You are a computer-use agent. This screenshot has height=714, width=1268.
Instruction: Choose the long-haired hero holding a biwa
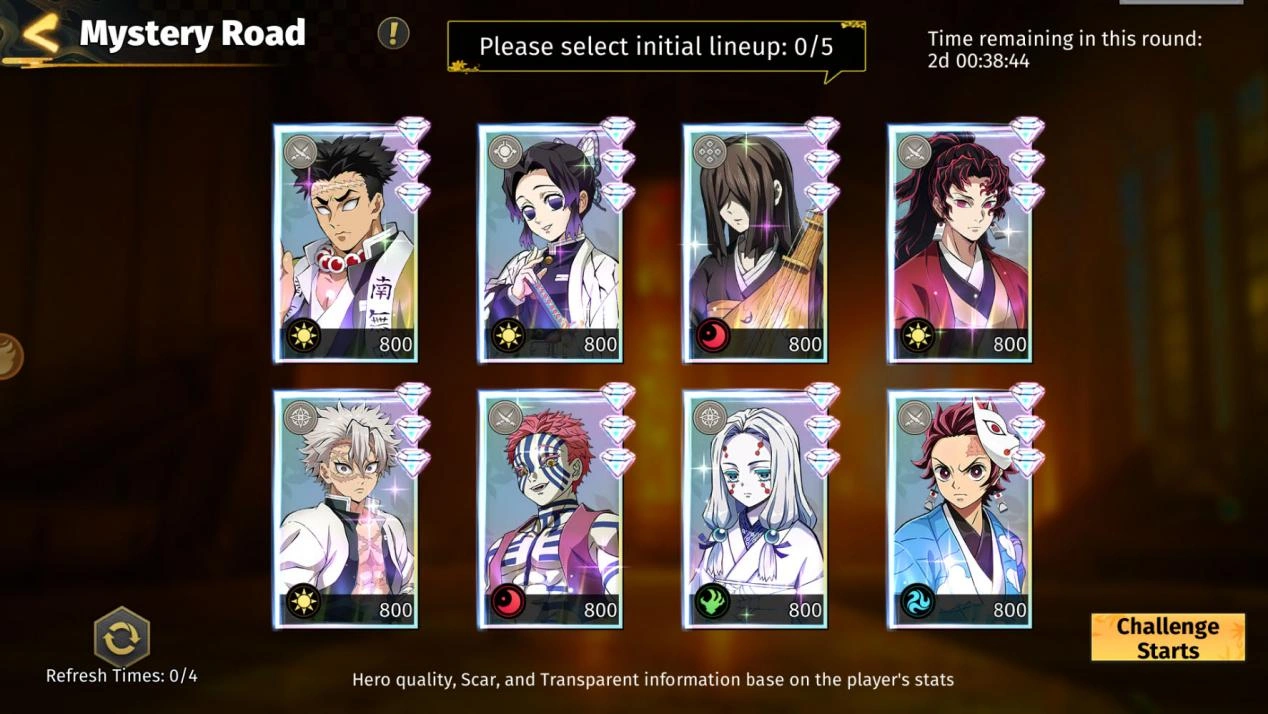tap(755, 244)
